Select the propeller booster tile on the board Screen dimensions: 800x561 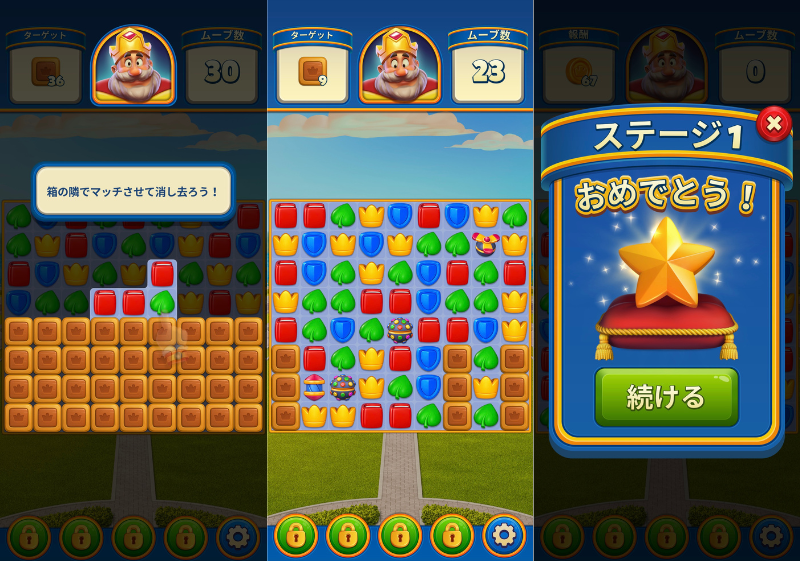tap(486, 243)
